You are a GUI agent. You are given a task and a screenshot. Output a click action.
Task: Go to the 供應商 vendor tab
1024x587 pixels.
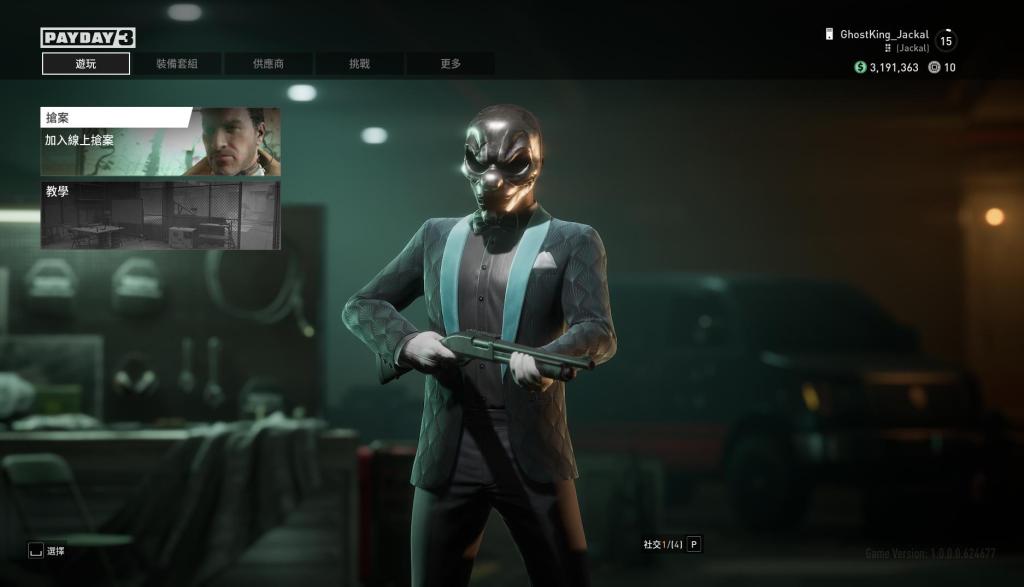[268, 64]
